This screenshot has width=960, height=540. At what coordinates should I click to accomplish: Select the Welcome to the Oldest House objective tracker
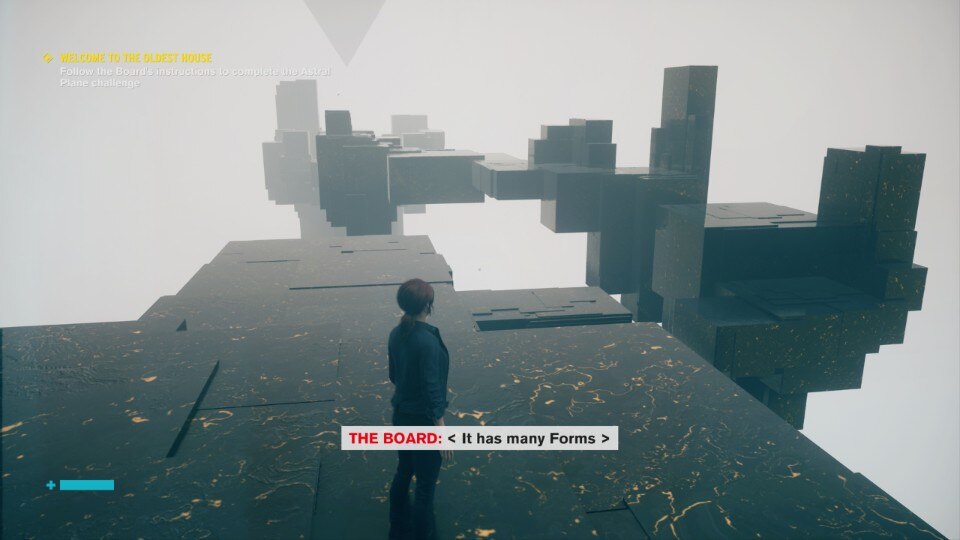coord(136,58)
